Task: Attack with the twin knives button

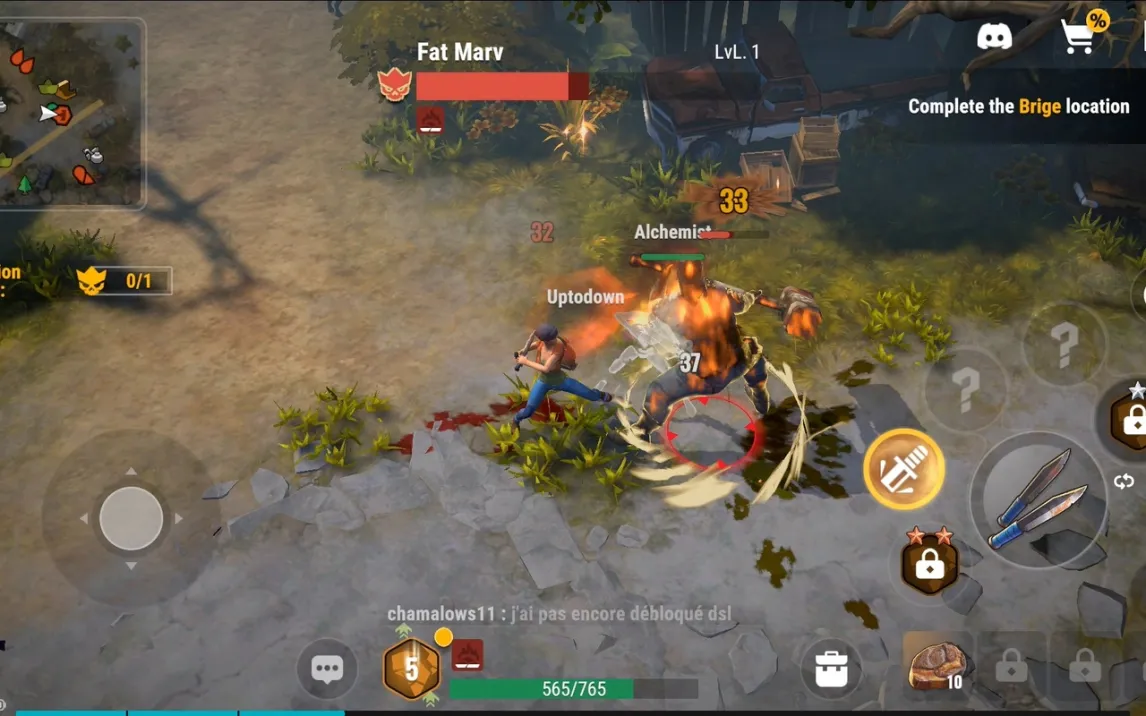Action: point(1038,500)
